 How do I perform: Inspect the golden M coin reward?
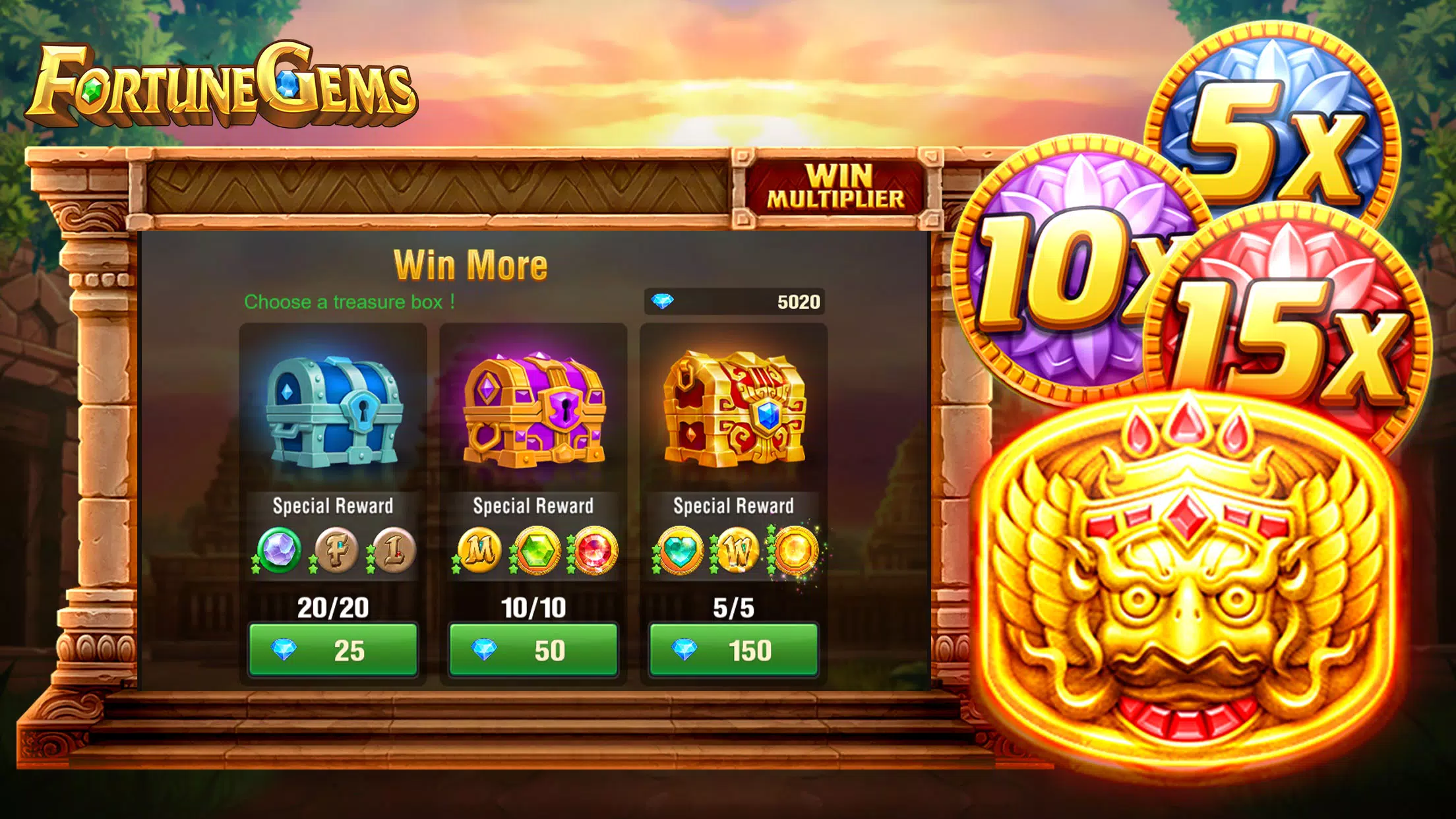pos(479,550)
